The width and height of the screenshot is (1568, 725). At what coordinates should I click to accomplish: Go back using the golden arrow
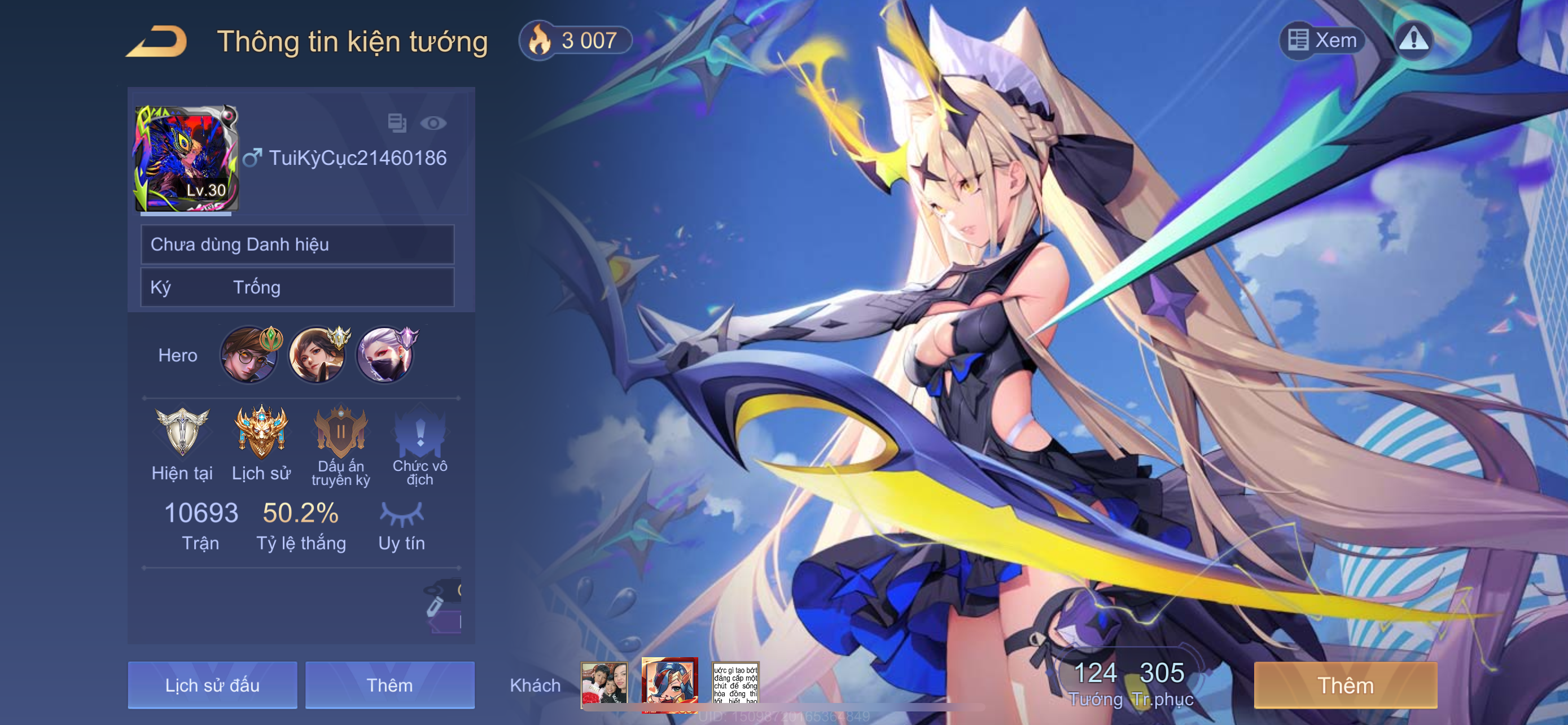[157, 41]
